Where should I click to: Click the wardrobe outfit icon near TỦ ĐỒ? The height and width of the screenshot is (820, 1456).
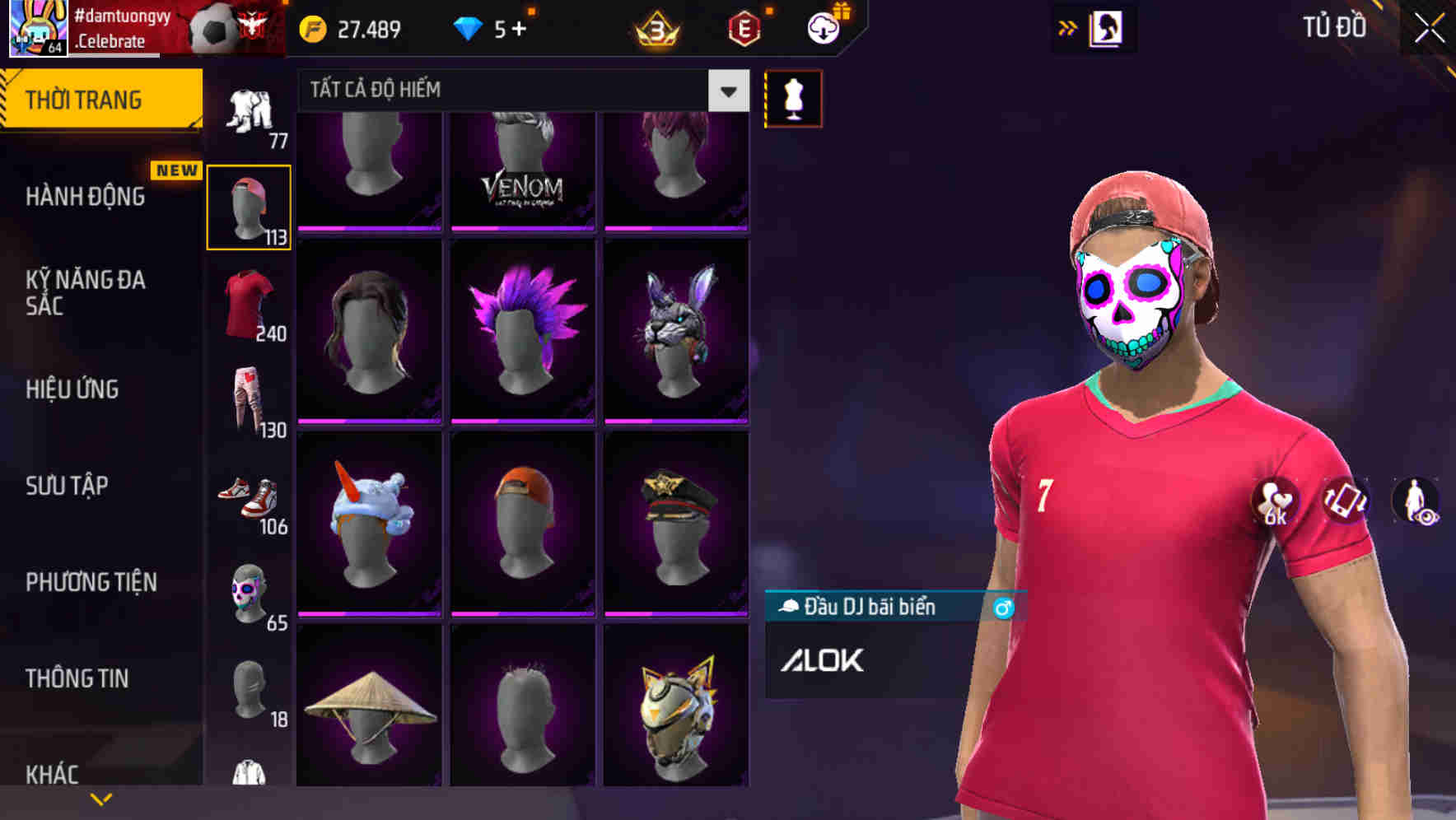1104,27
